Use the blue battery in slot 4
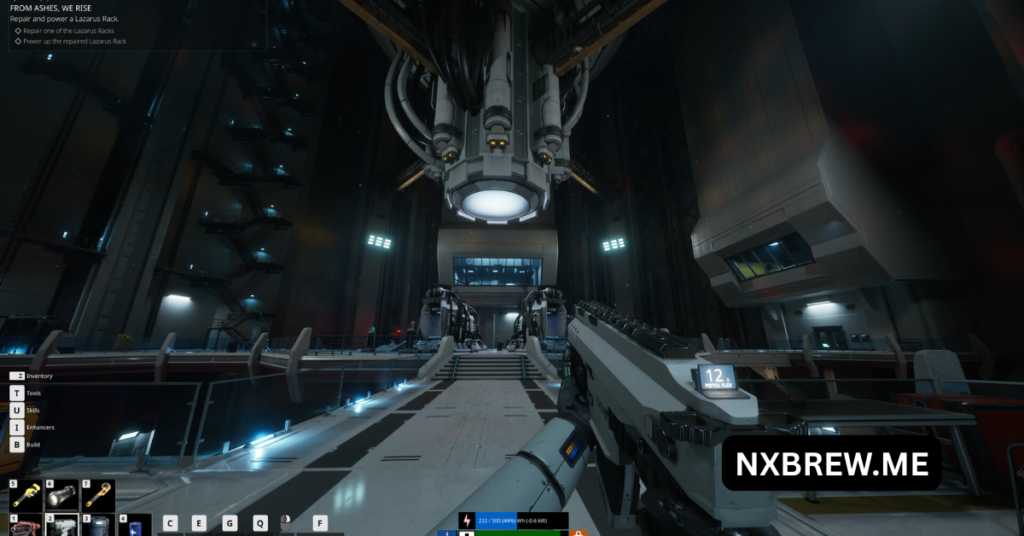Screen dimensions: 1024x536 pos(134,526)
